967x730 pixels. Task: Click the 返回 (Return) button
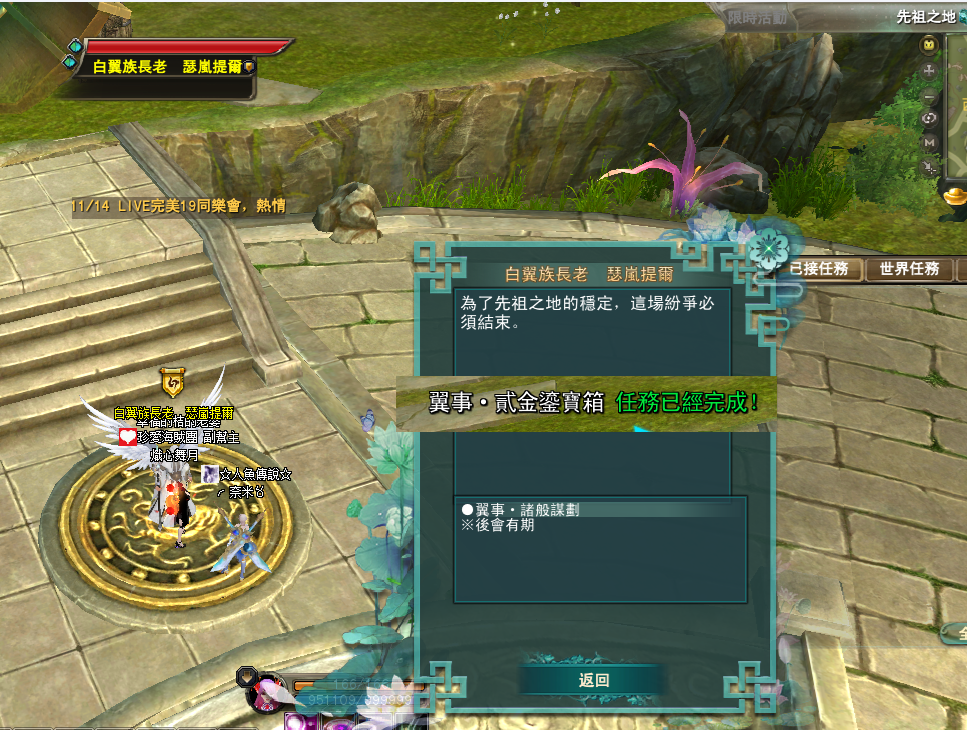[593, 680]
